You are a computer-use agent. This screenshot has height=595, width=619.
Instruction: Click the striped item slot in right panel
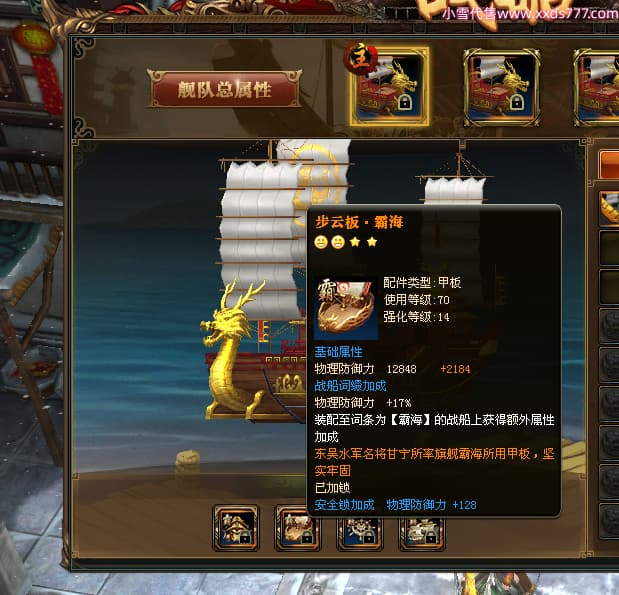point(609,207)
